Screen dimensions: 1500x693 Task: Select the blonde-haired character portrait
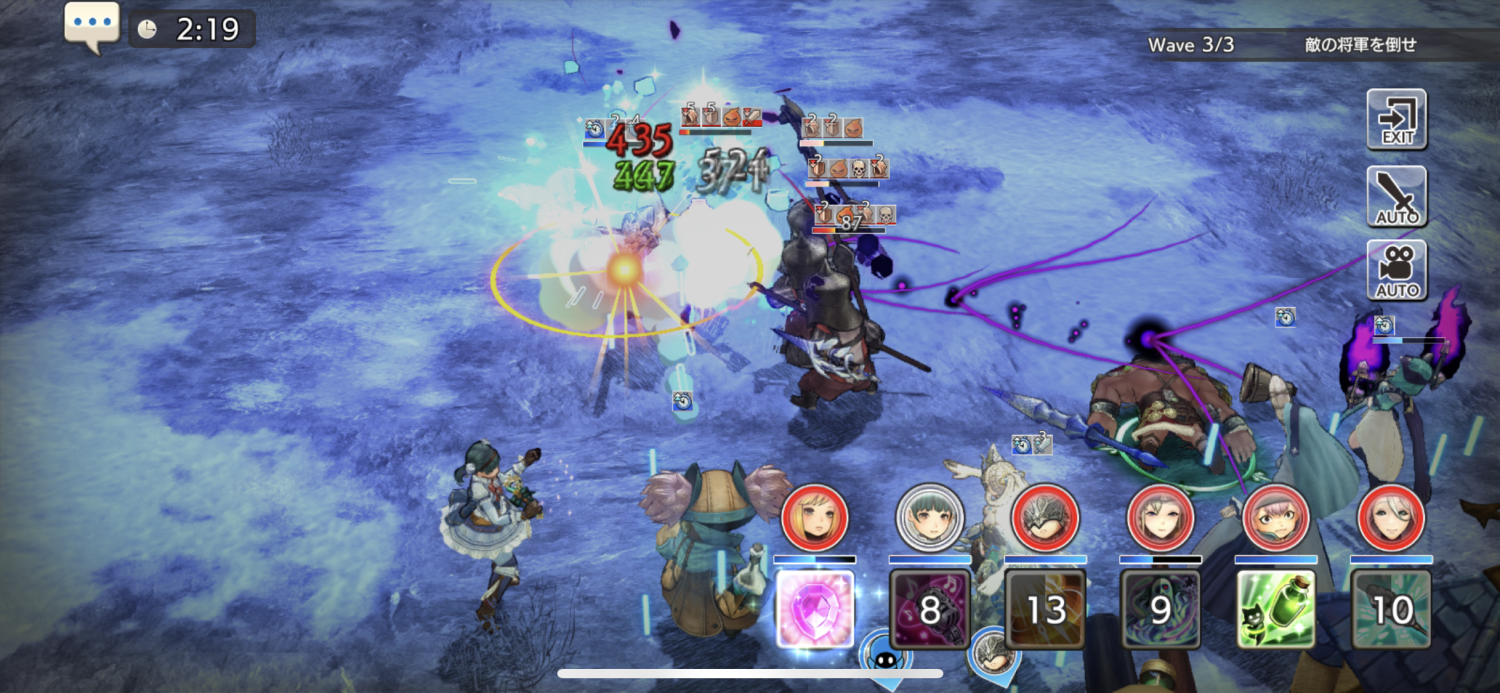pos(815,517)
